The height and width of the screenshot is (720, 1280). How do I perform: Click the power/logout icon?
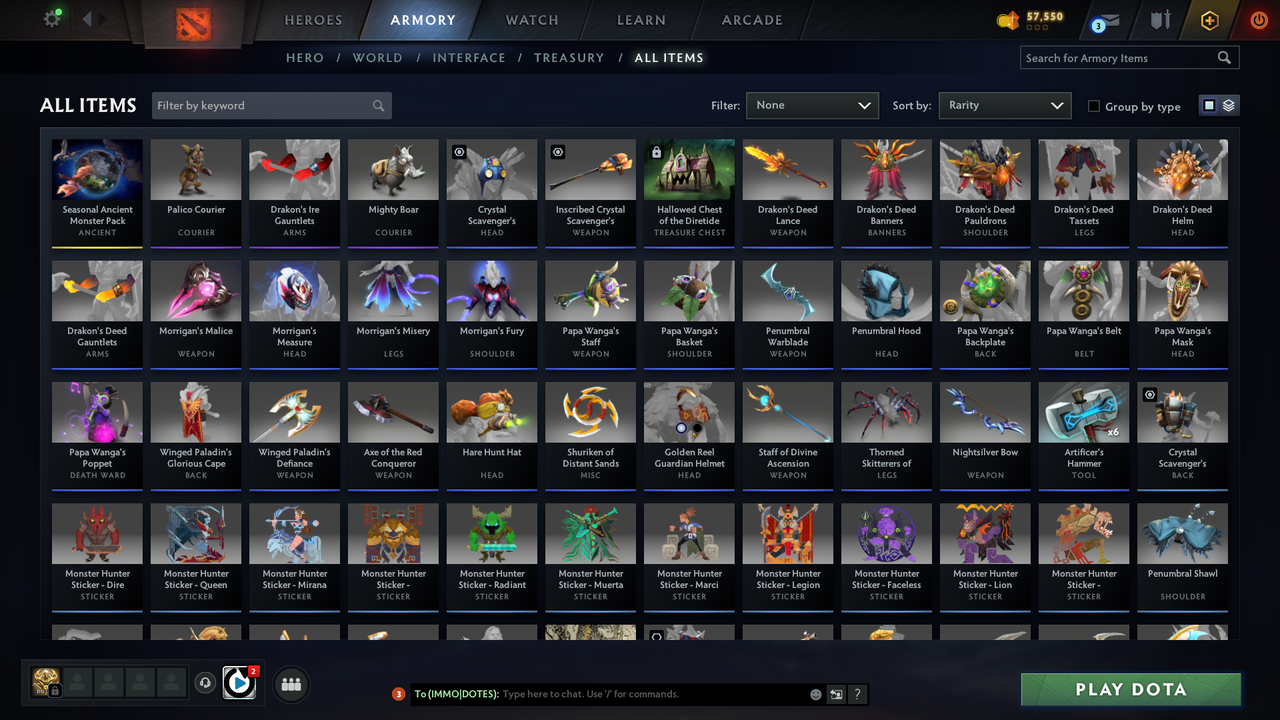coord(1258,19)
